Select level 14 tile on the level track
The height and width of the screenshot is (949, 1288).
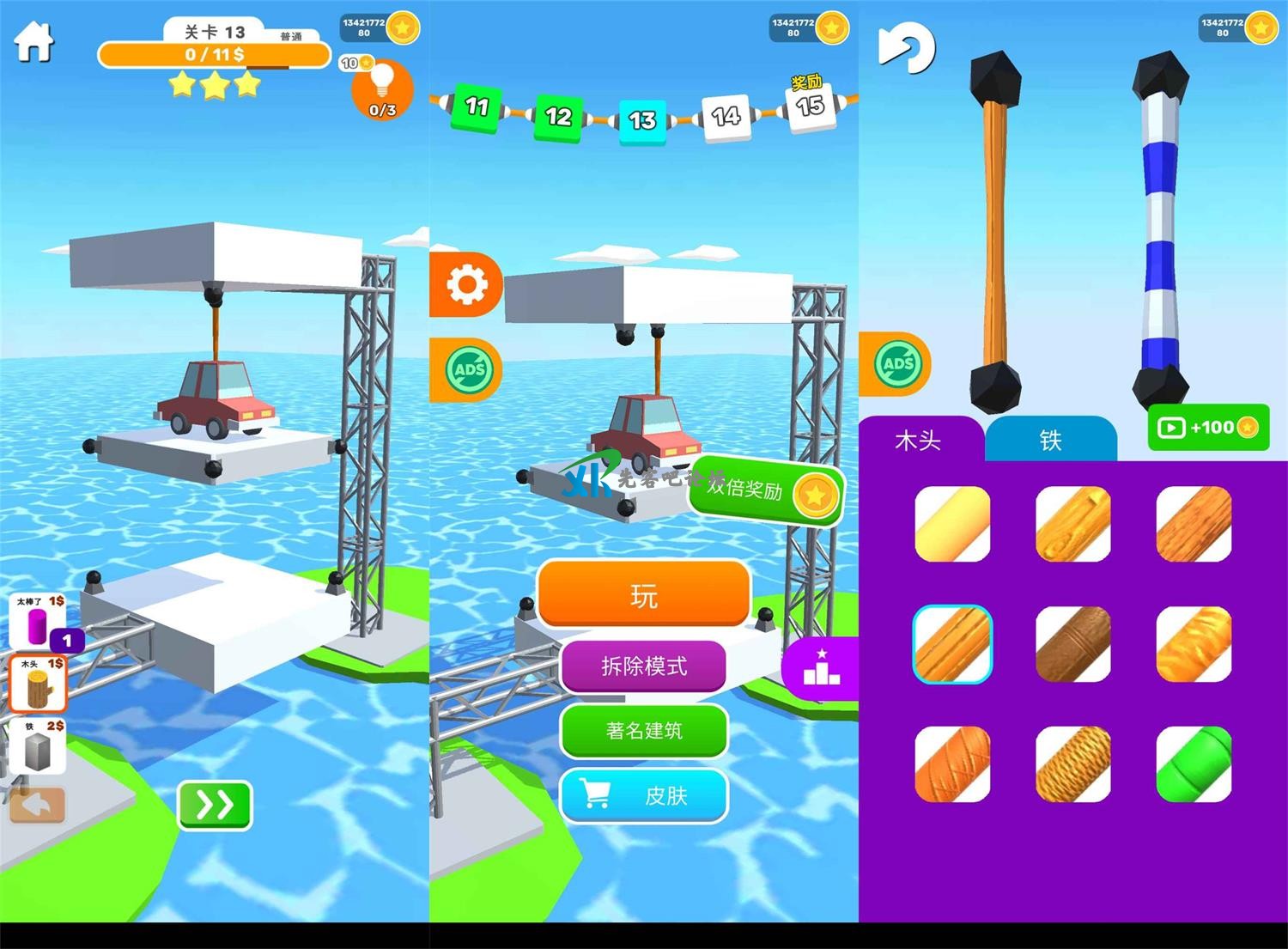pos(726,117)
